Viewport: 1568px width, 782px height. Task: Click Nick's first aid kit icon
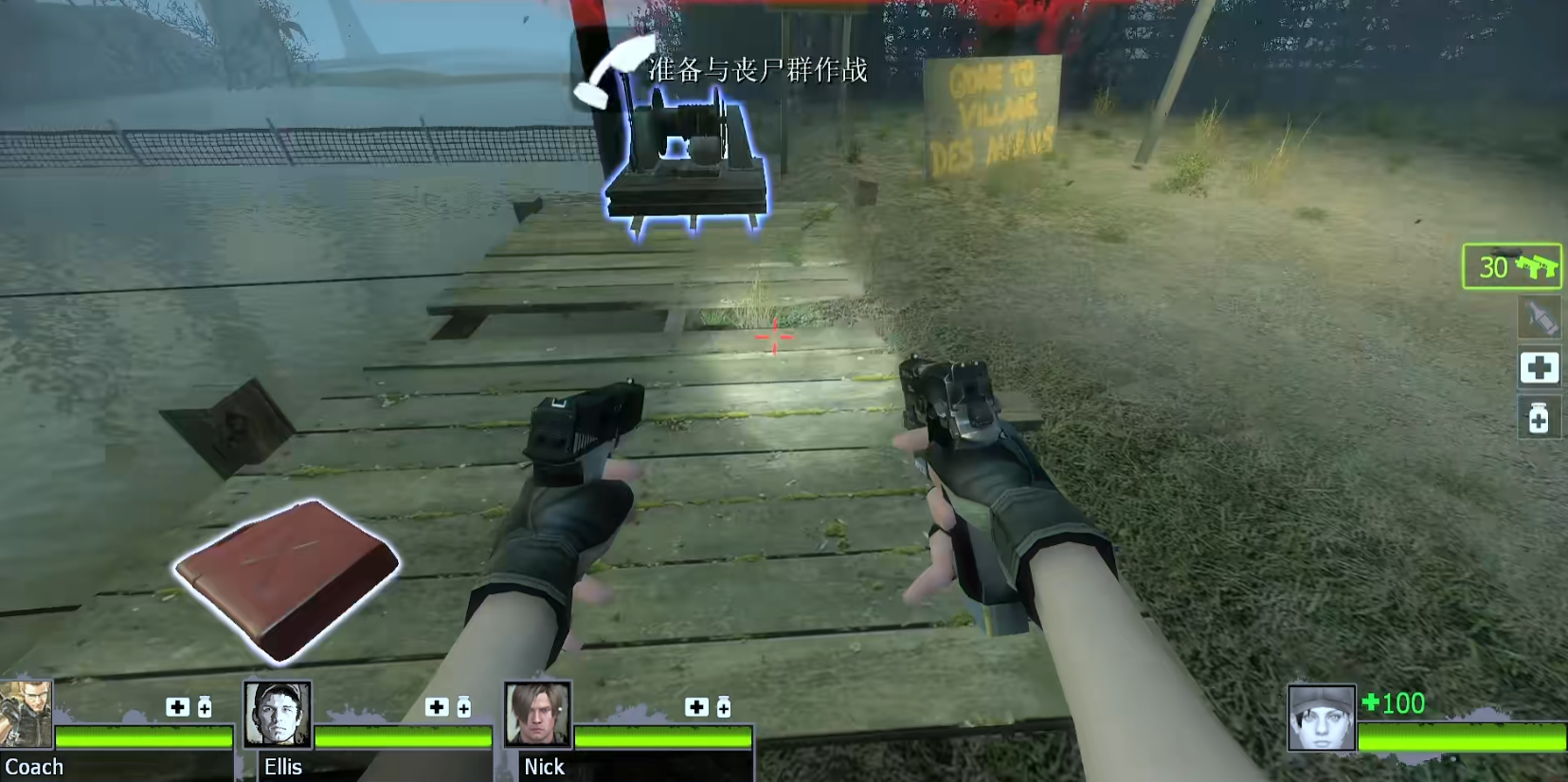696,707
